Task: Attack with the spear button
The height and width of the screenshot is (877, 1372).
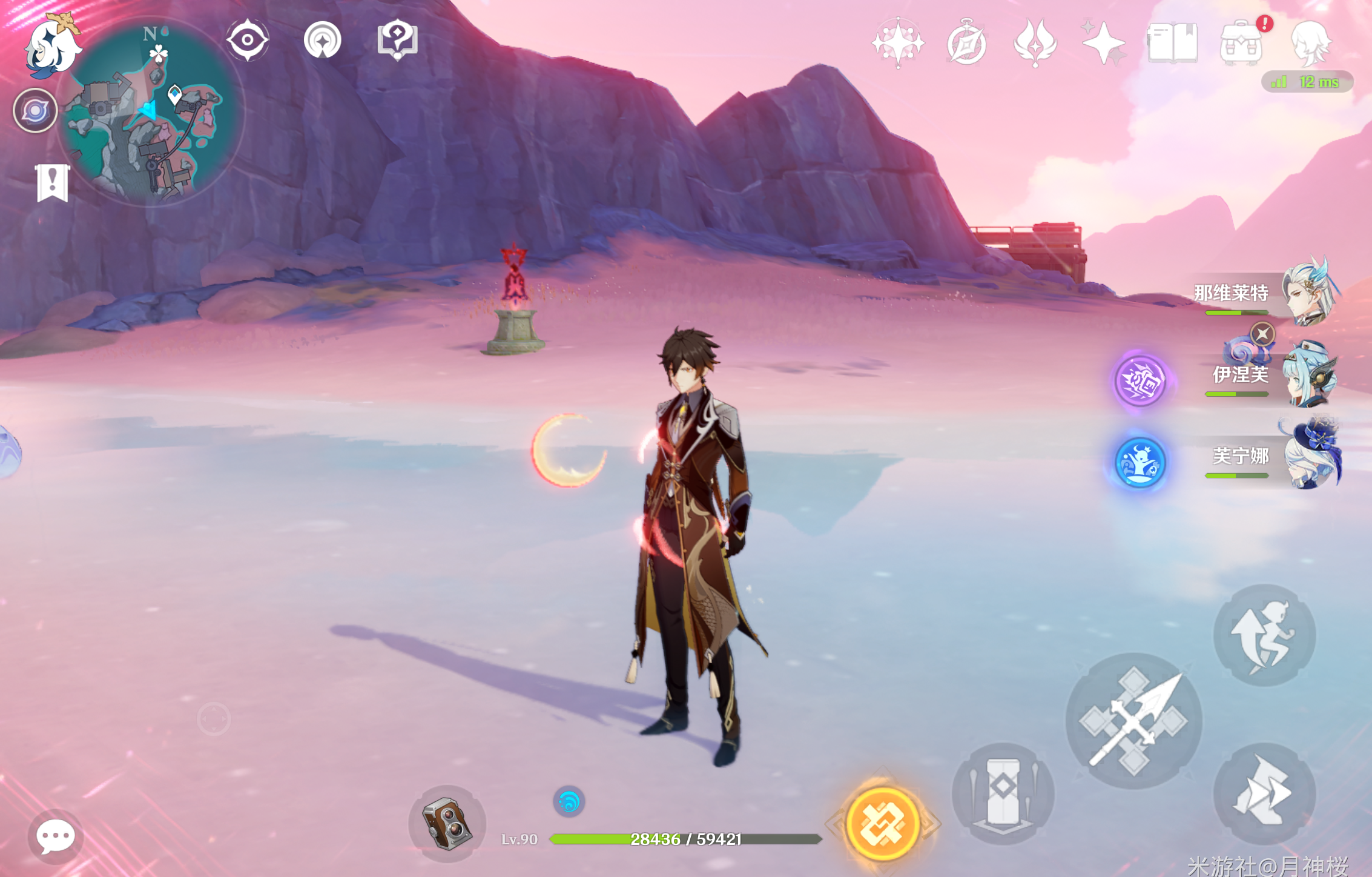Action: click(1134, 721)
